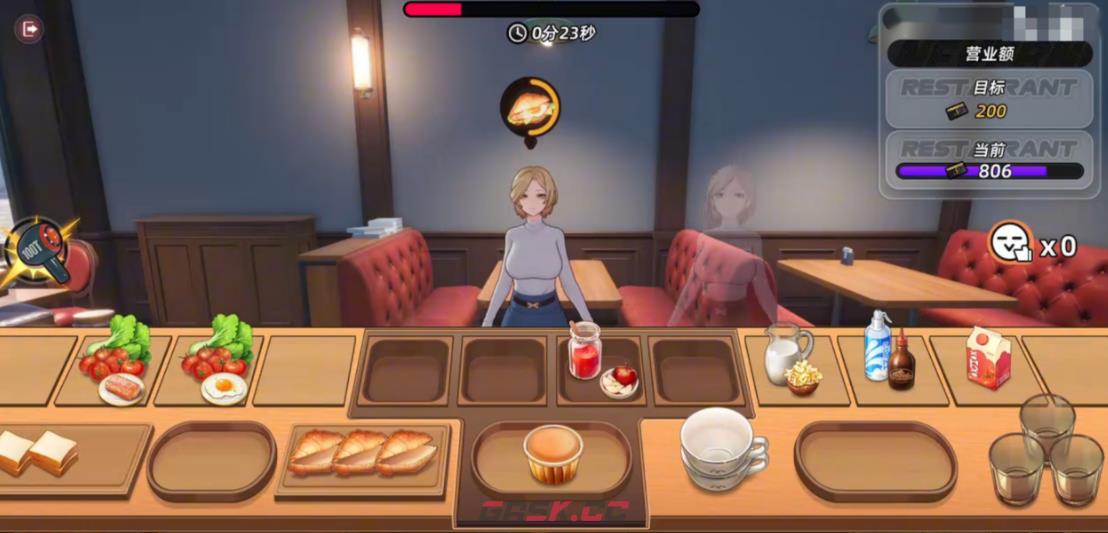Grab an empty drinking glass
Image resolution: width=1108 pixels, height=533 pixels.
tap(1047, 449)
